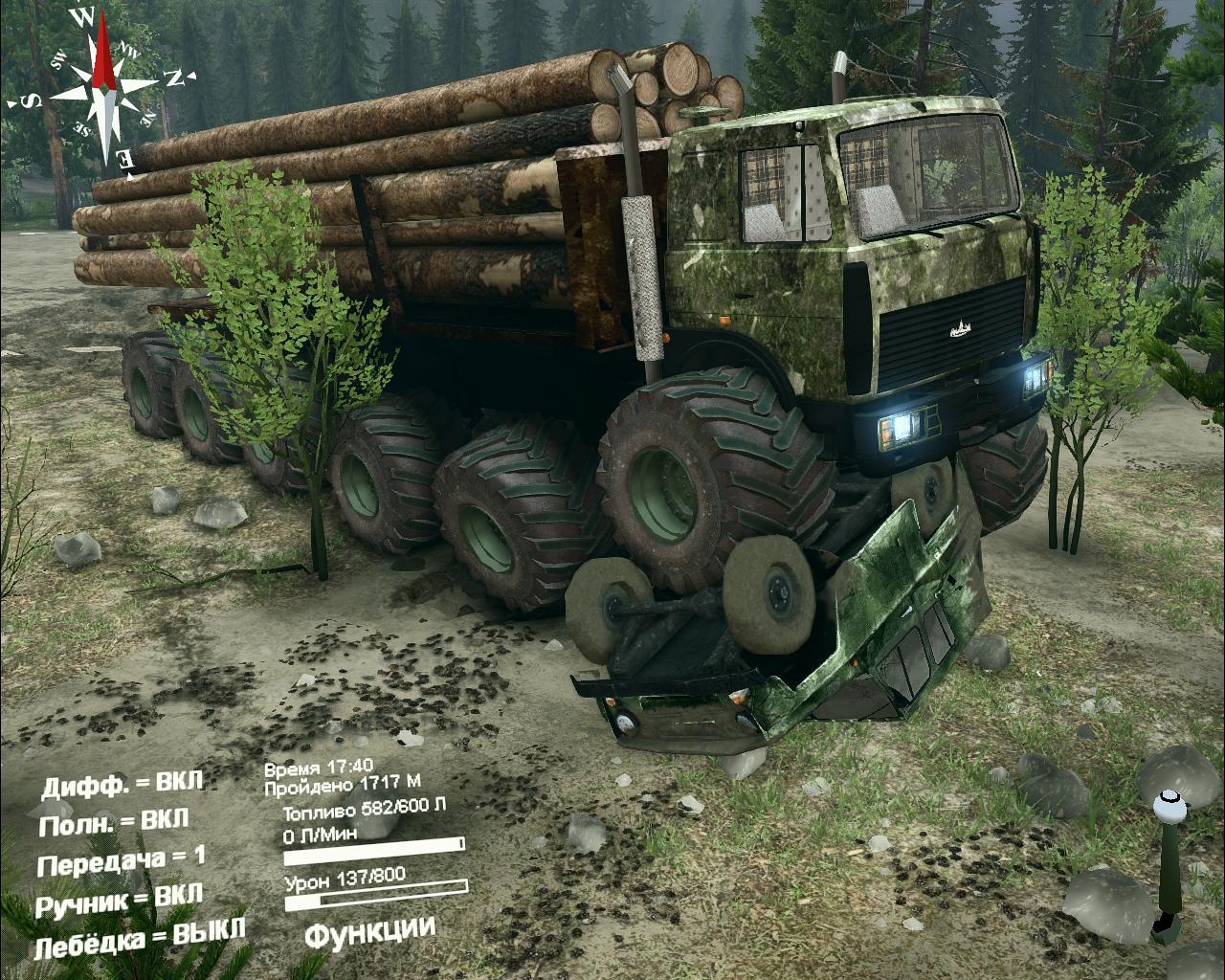Open the 'Время 17:40' time display
The image size is (1225, 980).
point(321,766)
